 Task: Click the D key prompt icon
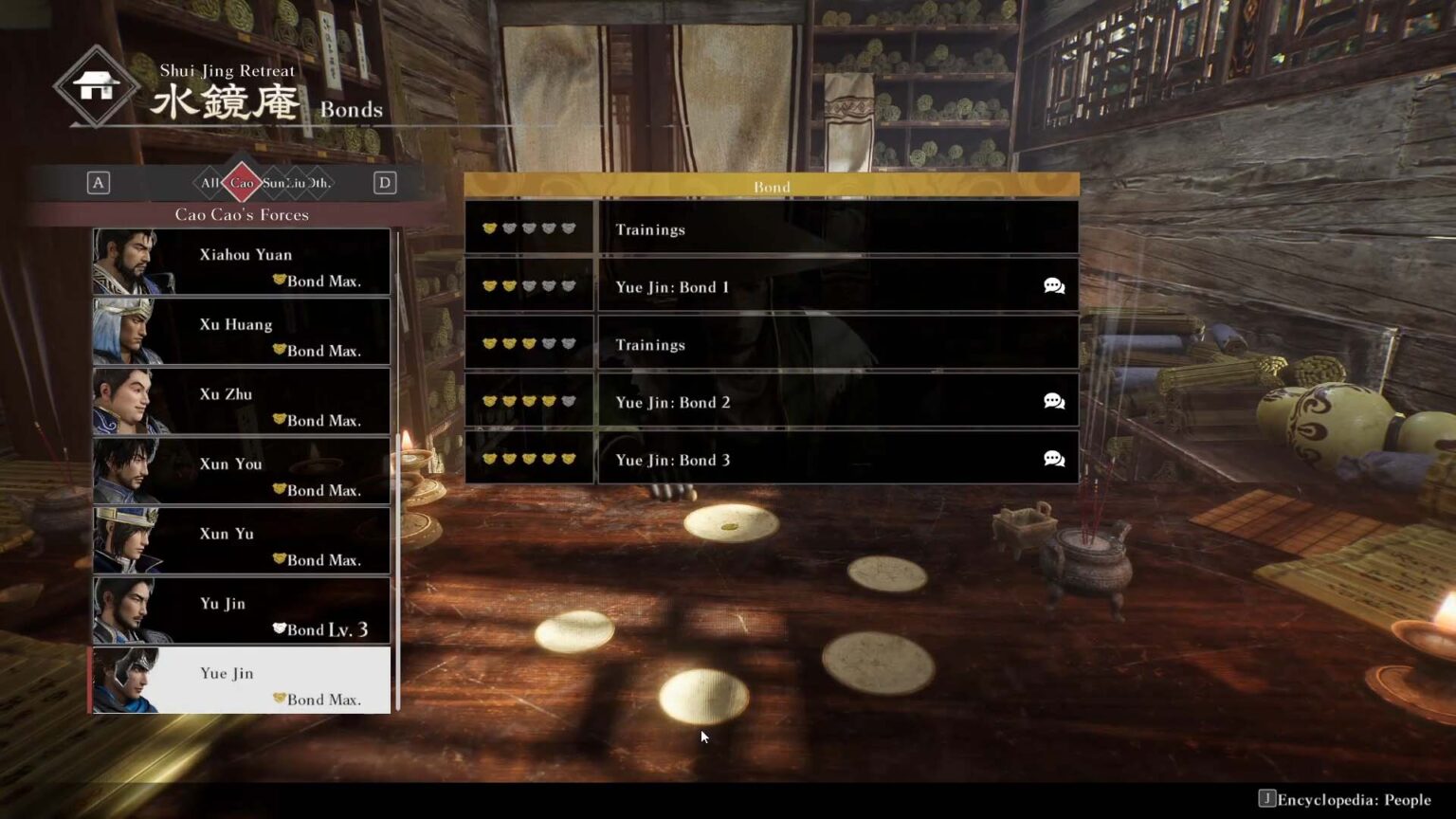click(x=385, y=182)
